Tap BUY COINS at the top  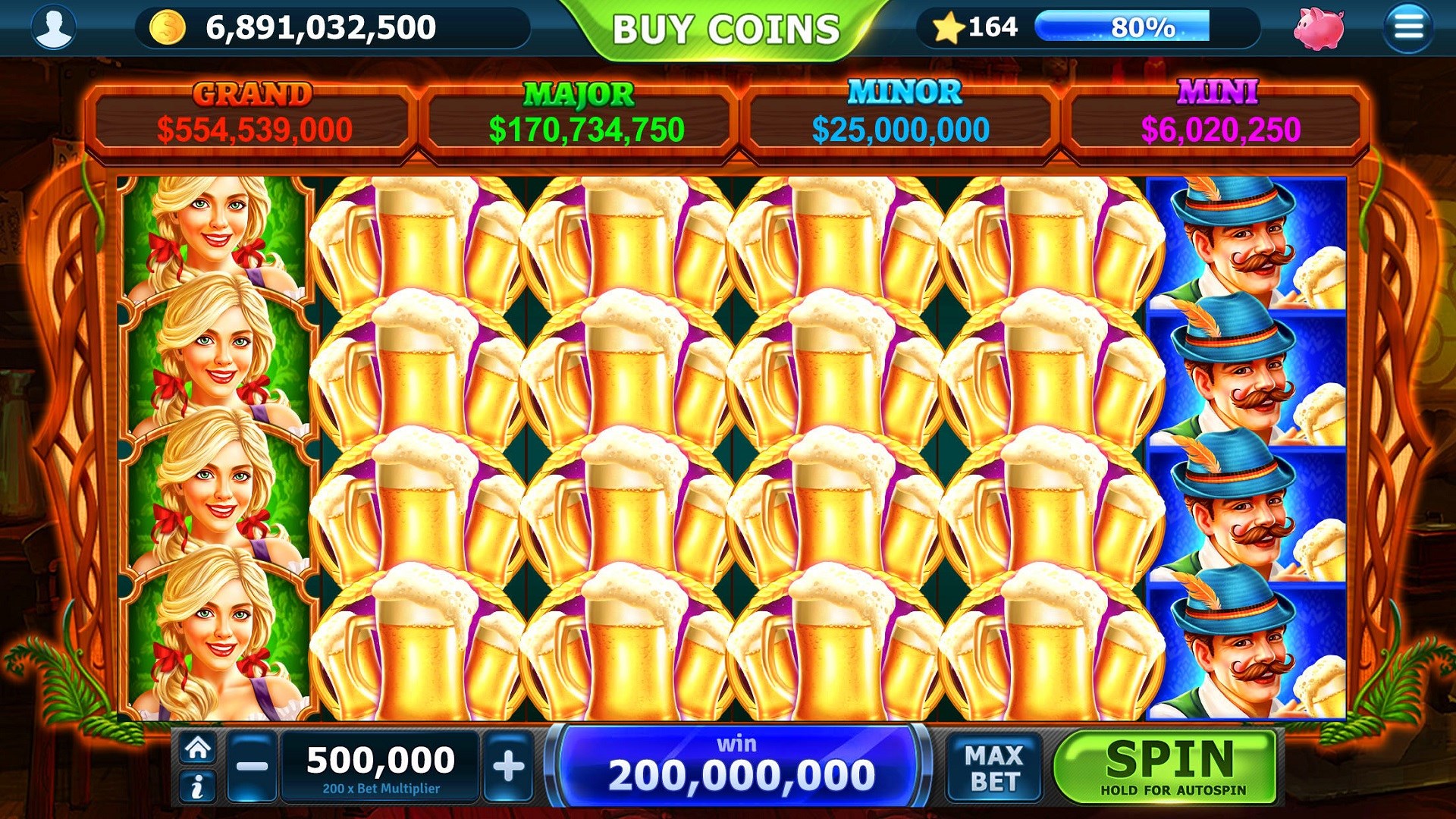tap(726, 28)
